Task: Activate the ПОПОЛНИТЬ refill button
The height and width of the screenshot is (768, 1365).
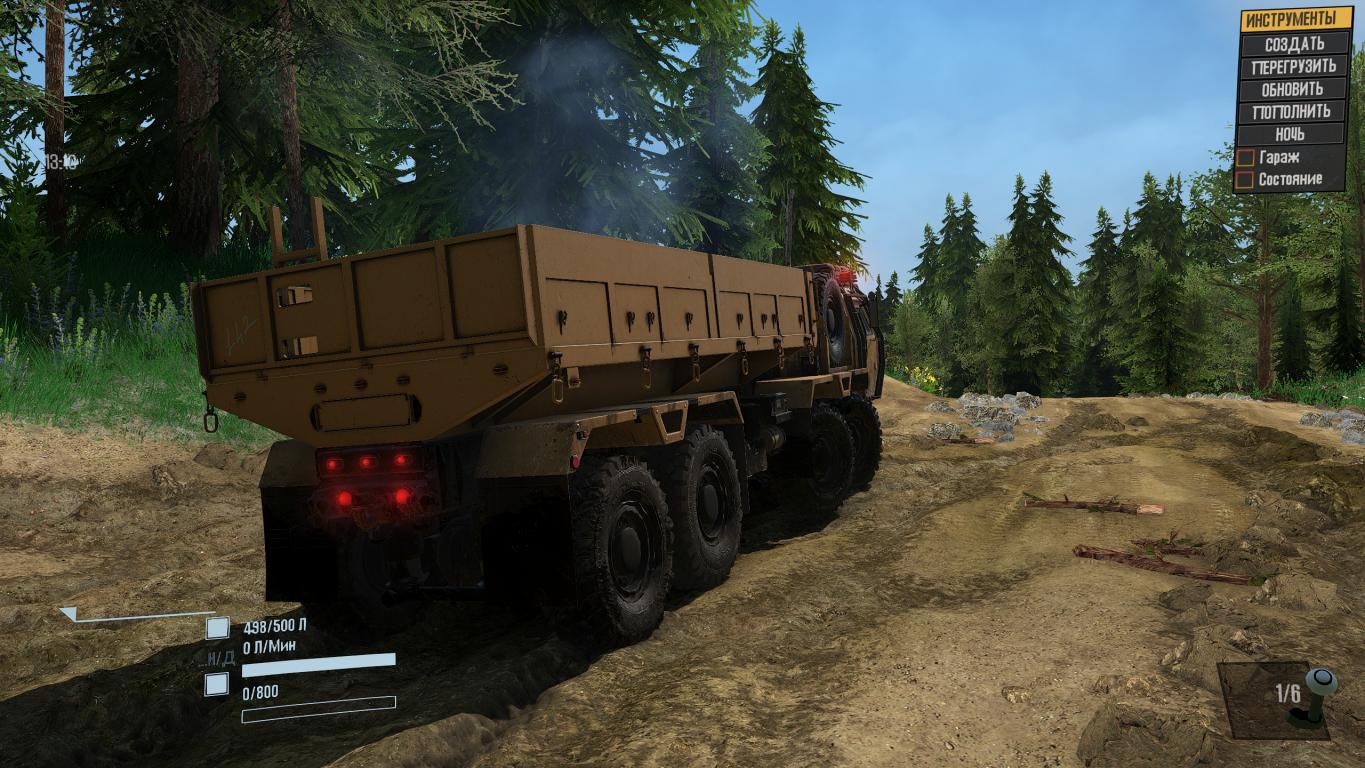Action: pos(1293,111)
